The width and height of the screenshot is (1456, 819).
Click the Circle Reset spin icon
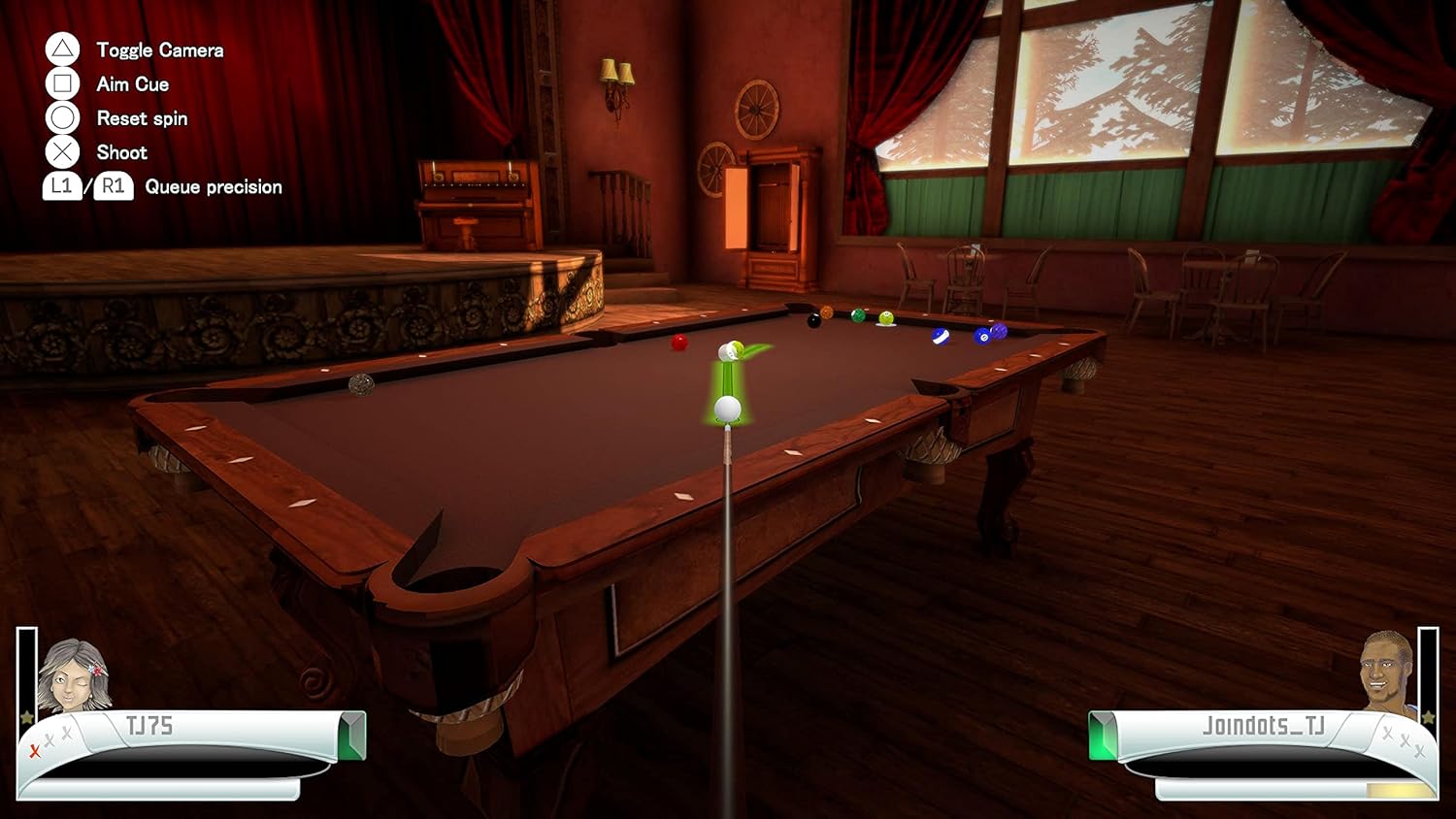click(61, 118)
